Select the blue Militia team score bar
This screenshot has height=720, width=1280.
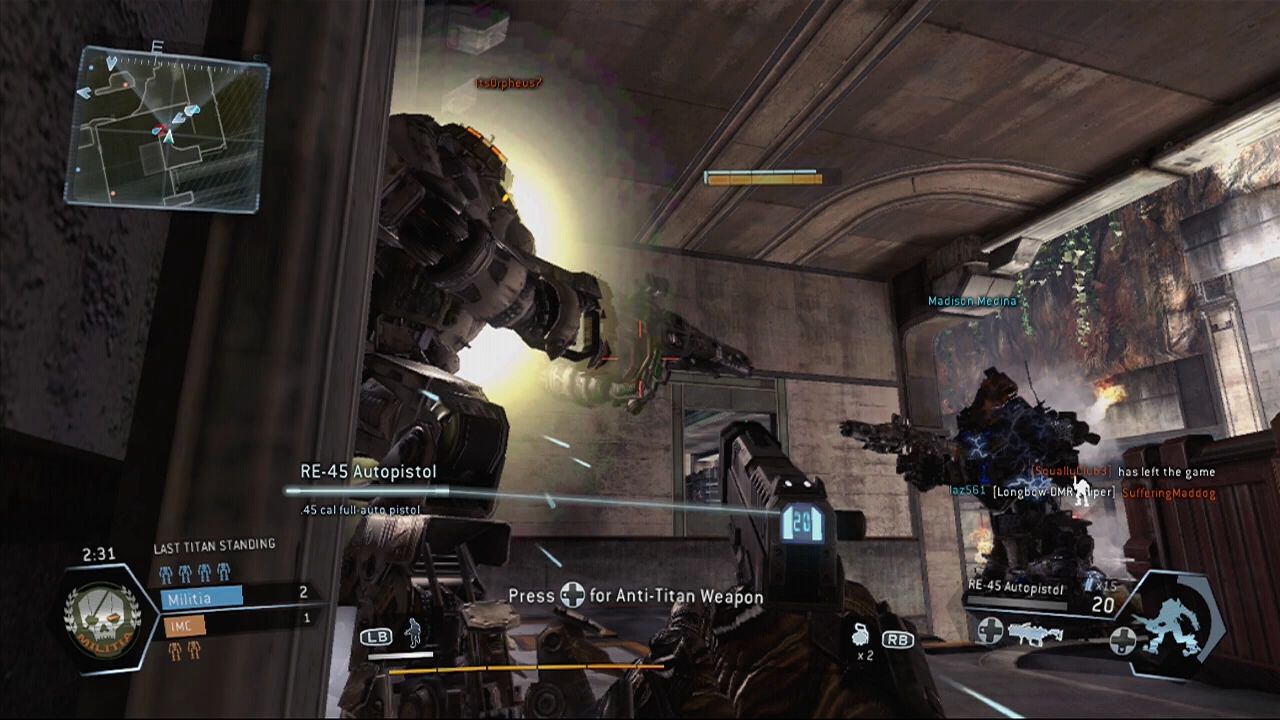click(x=201, y=596)
